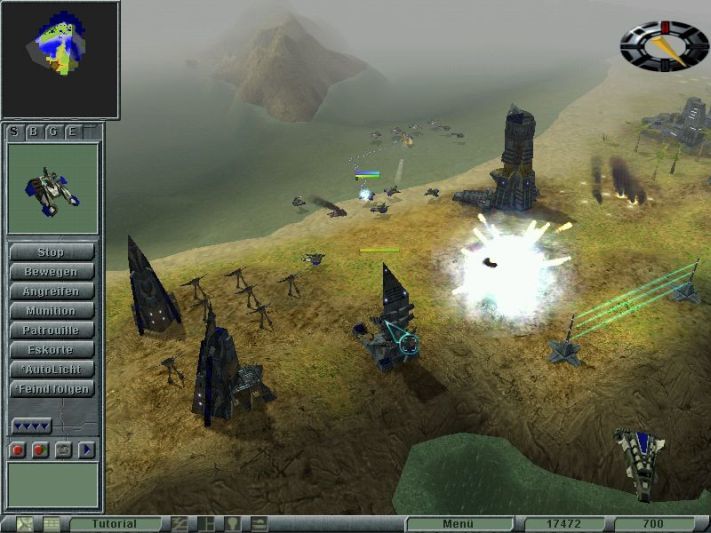Click the Tutorial button in bottom bar
711x533 pixels.
coord(115,524)
